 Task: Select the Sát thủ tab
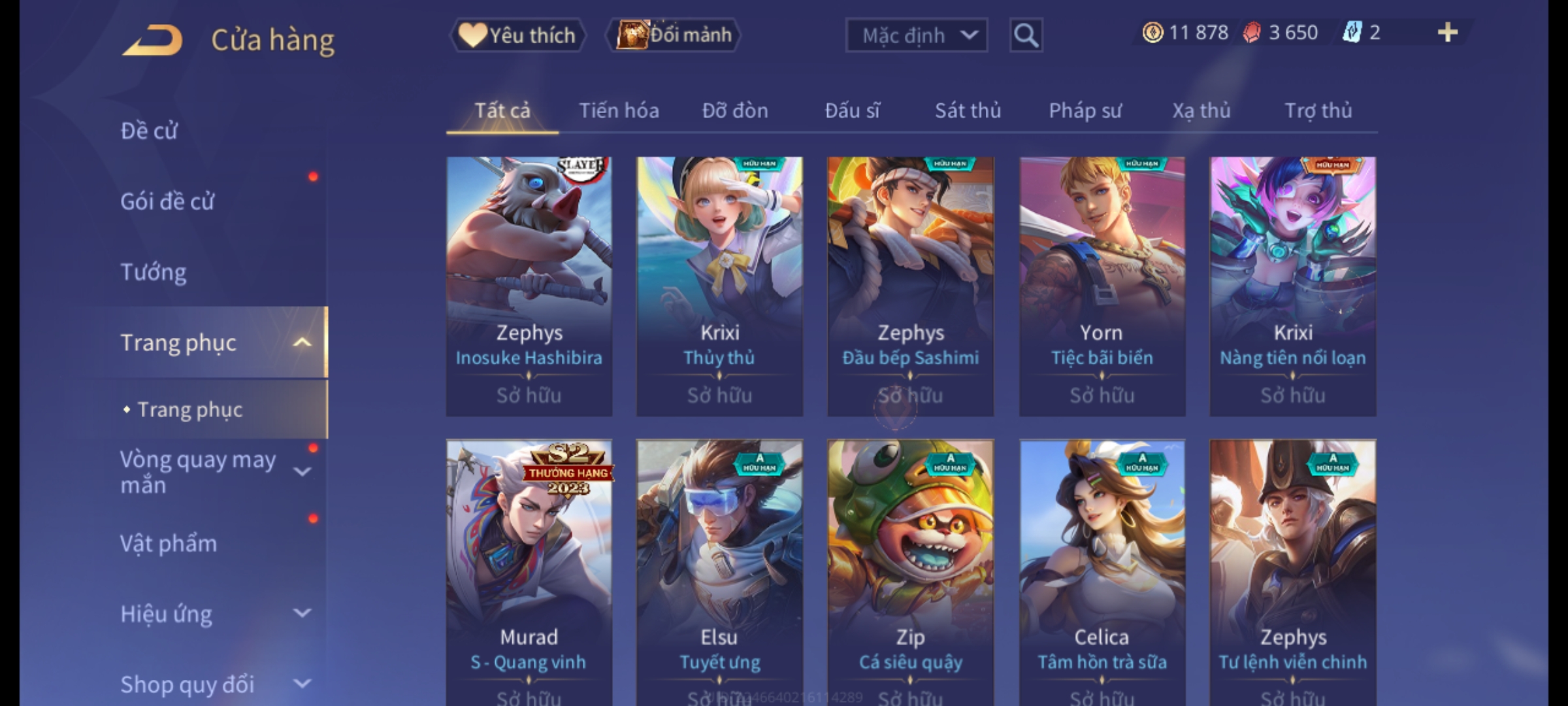pos(968,110)
